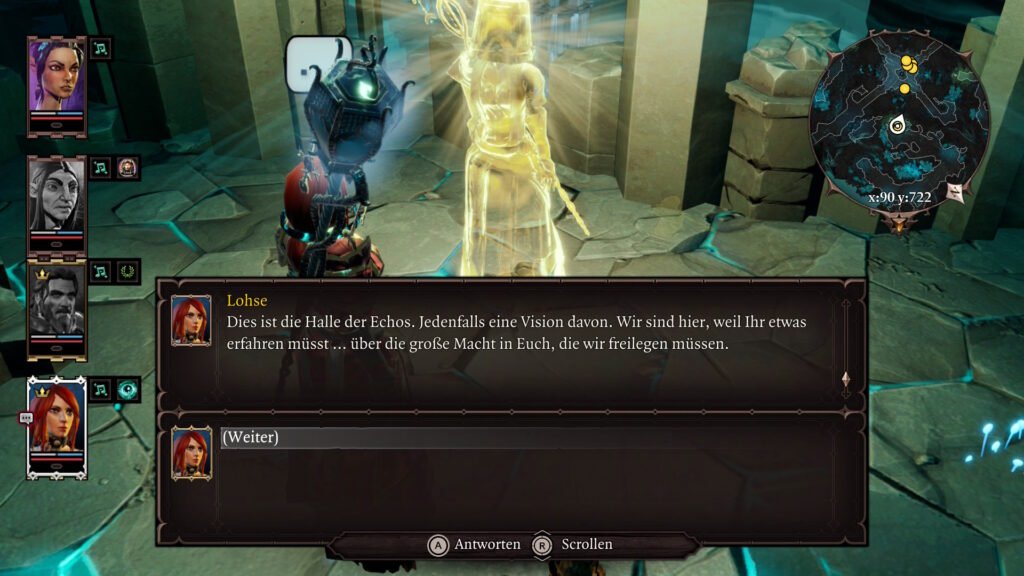
Task: Click Lohse's portrait in the dialogue text box
Action: point(190,320)
